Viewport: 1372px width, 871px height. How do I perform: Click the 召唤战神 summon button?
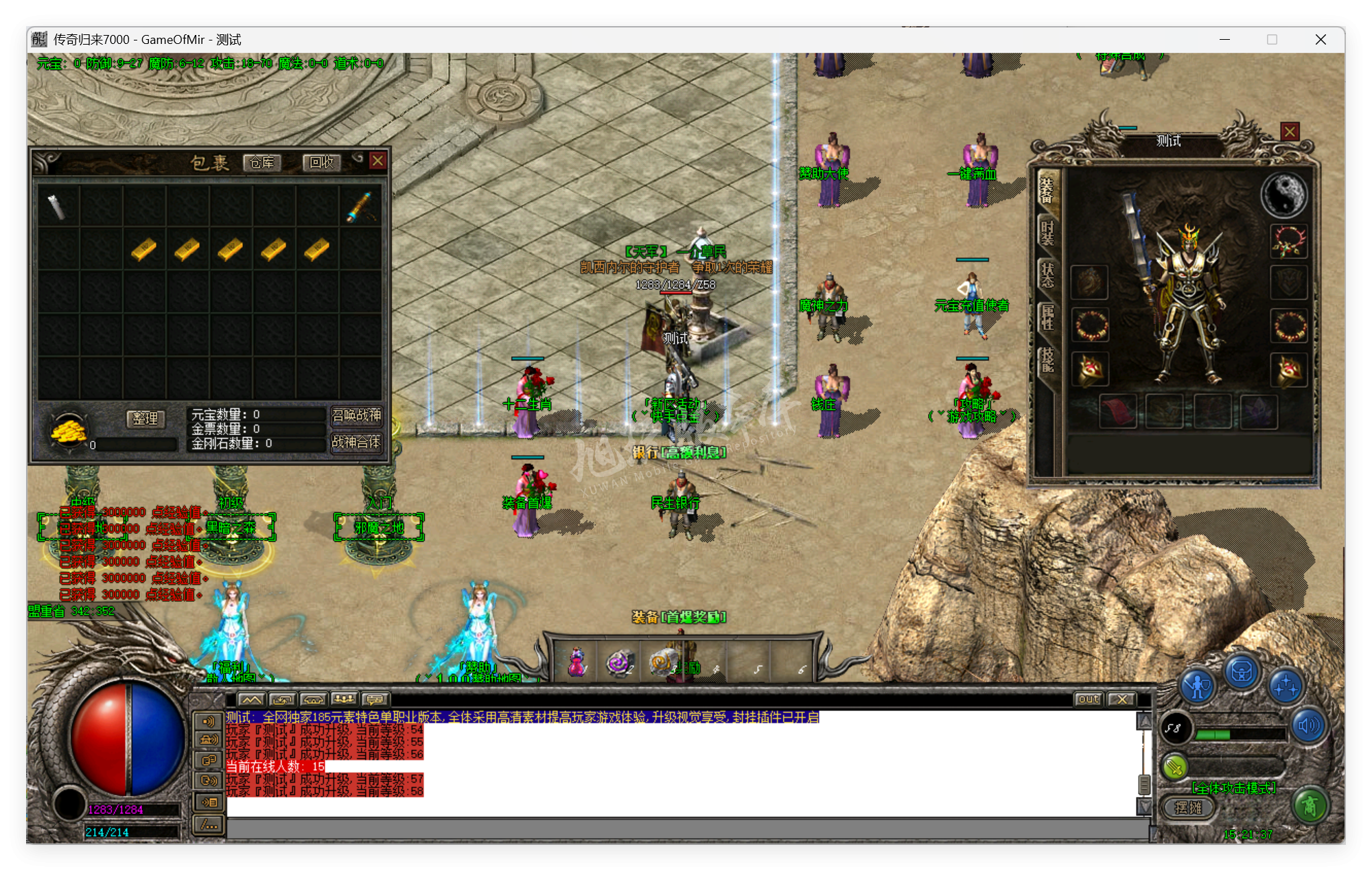pyautogui.click(x=356, y=415)
